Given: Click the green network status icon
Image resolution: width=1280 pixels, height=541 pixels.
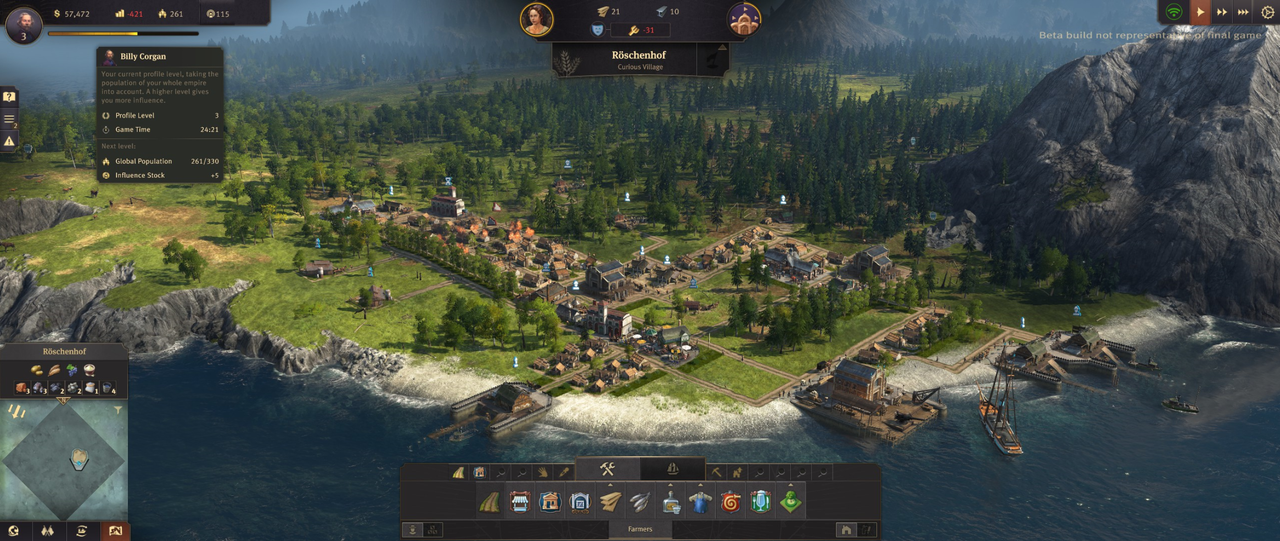Looking at the screenshot, I should [1174, 13].
